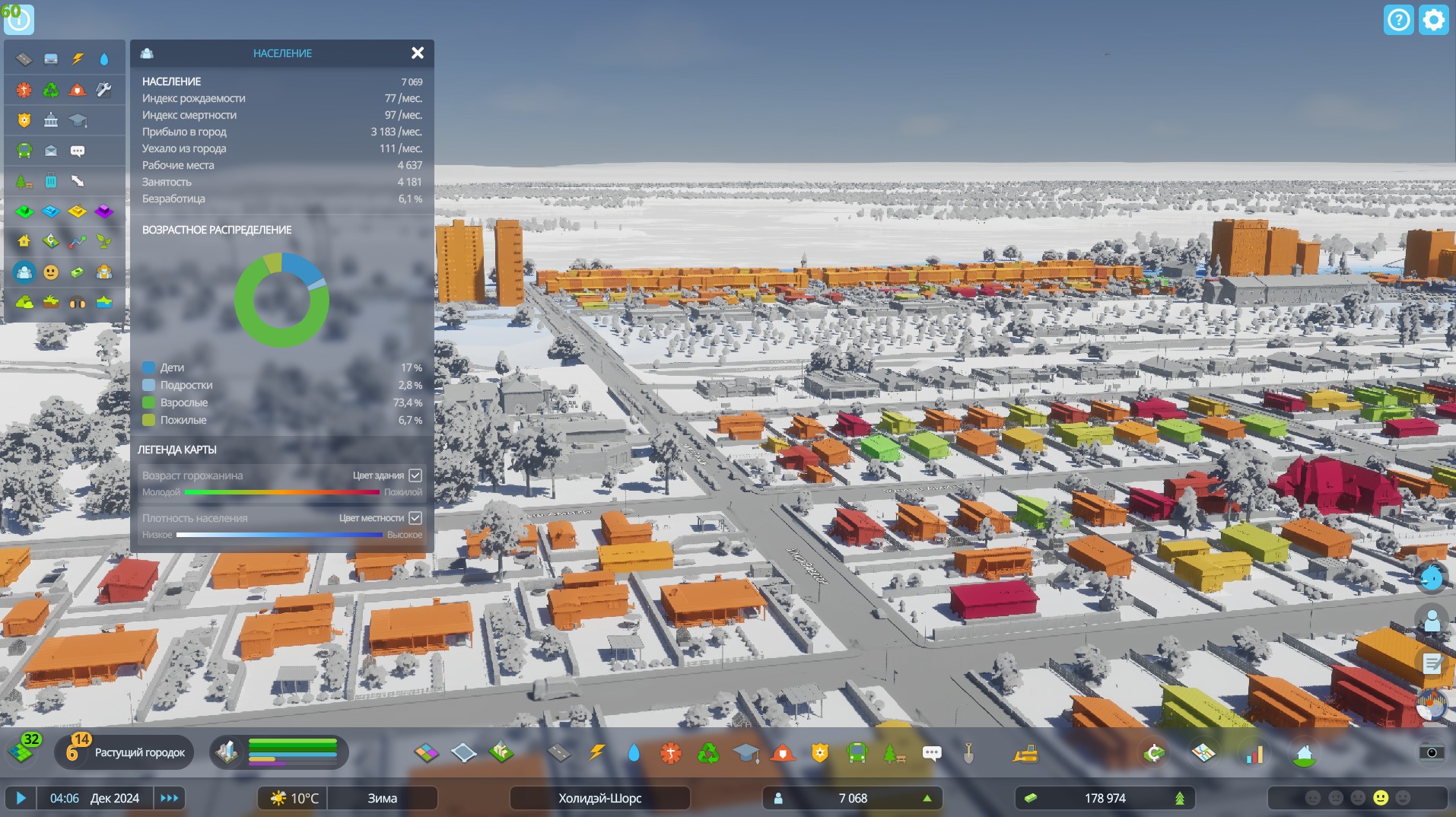Expand population details via green arrow near 7 068
Screen dimensions: 1456x817
pyautogui.click(x=927, y=798)
